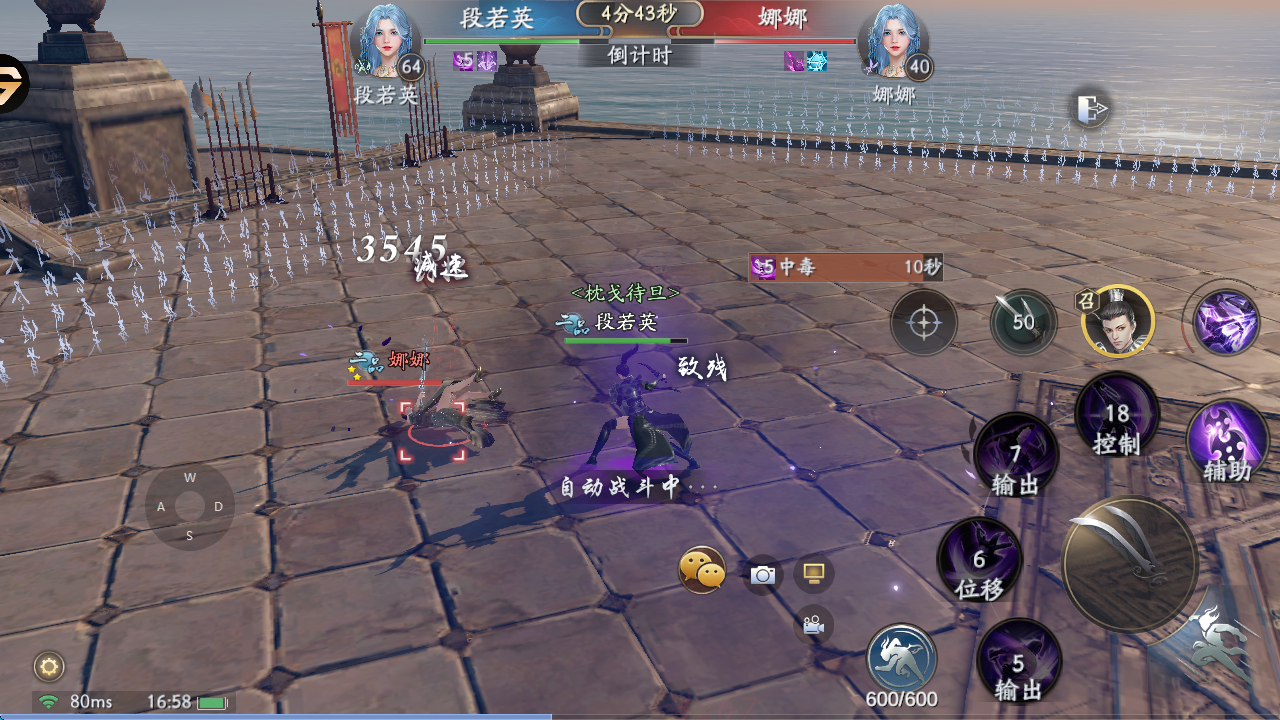The height and width of the screenshot is (720, 1280).
Task: Select 娜娜's opponent portrait
Action: click(x=894, y=42)
